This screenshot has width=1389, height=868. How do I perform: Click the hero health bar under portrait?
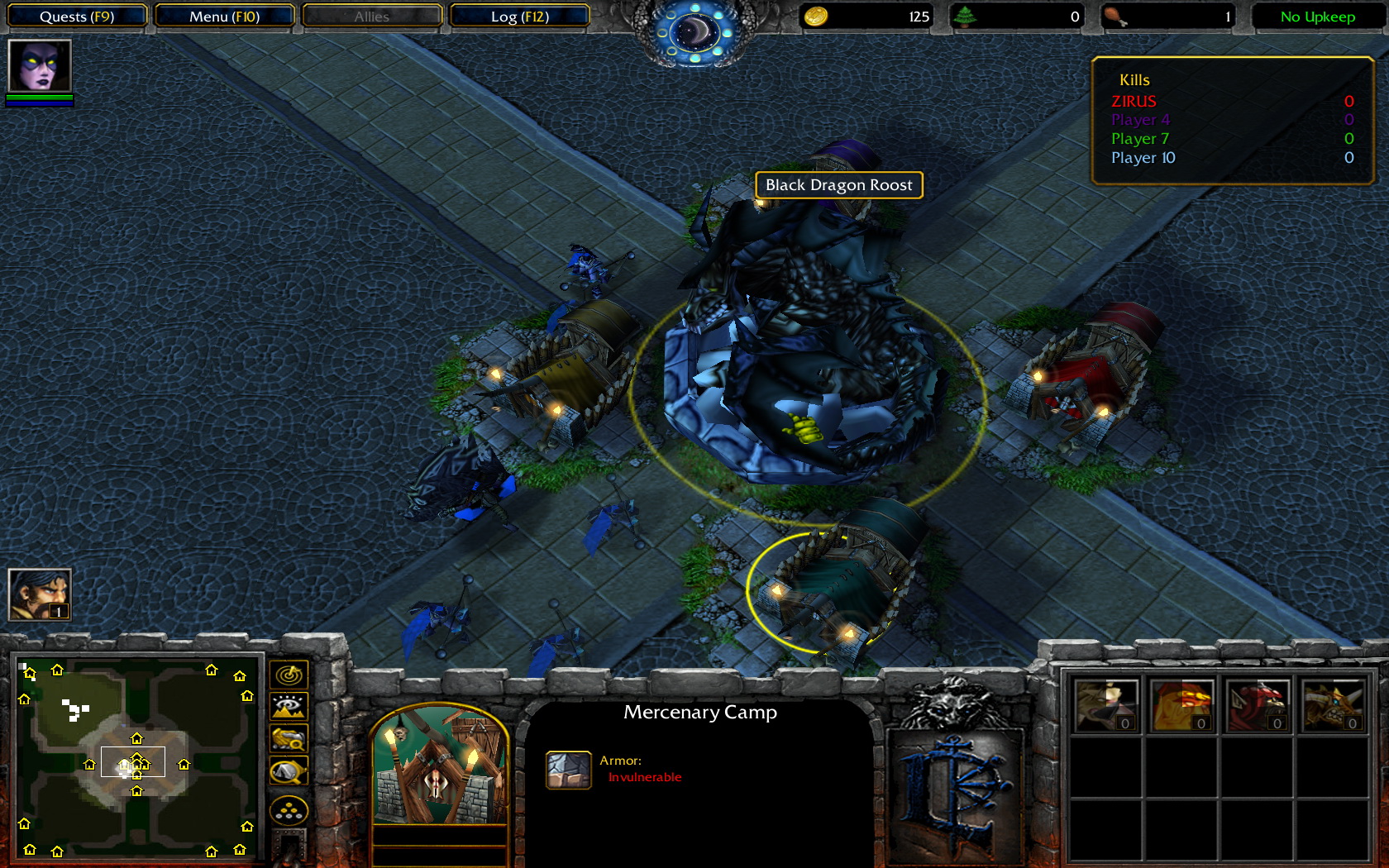[x=38, y=99]
